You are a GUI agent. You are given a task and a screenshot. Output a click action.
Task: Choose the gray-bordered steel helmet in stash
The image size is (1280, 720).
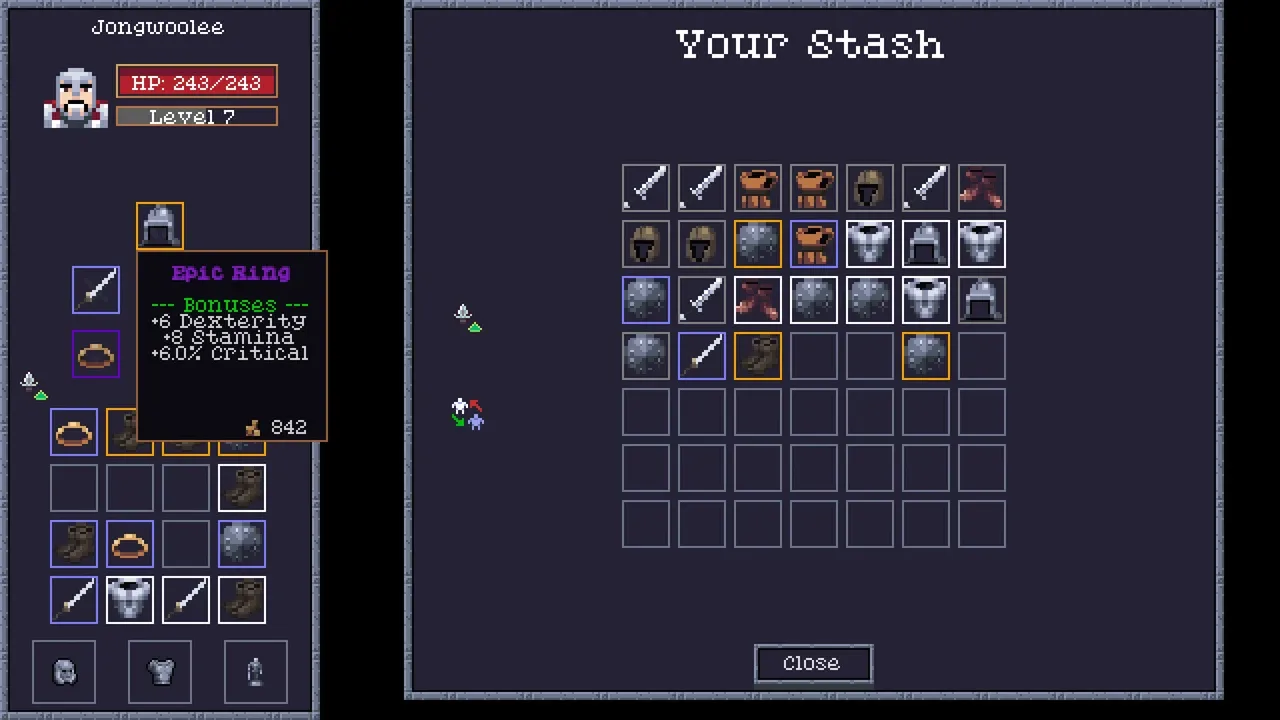point(982,300)
